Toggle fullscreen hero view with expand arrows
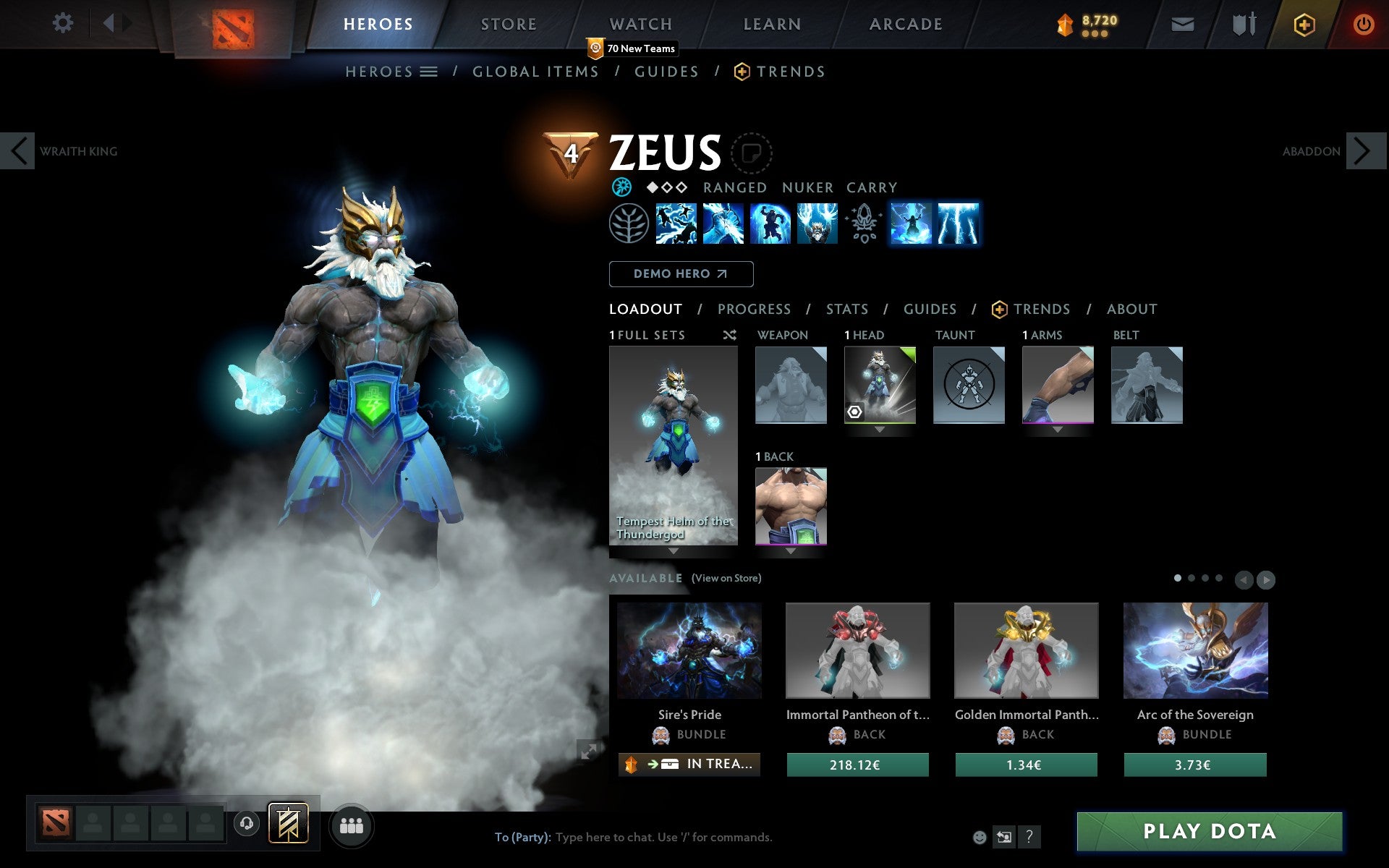The width and height of the screenshot is (1389, 868). (590, 752)
